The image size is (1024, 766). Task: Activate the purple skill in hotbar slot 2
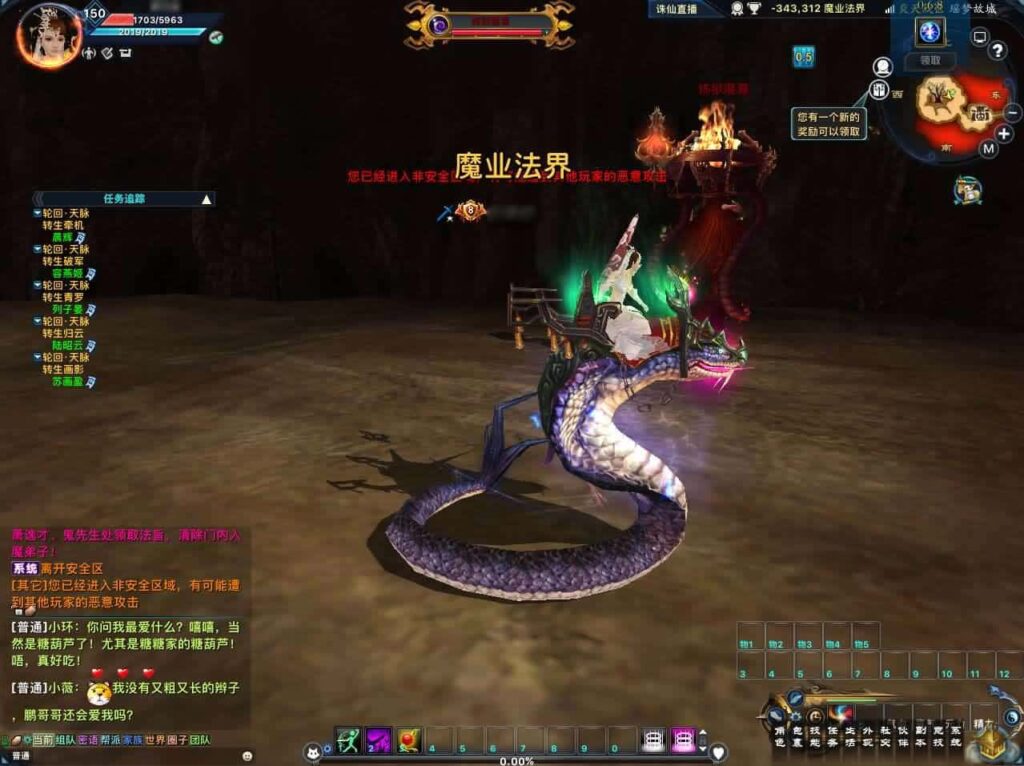378,741
